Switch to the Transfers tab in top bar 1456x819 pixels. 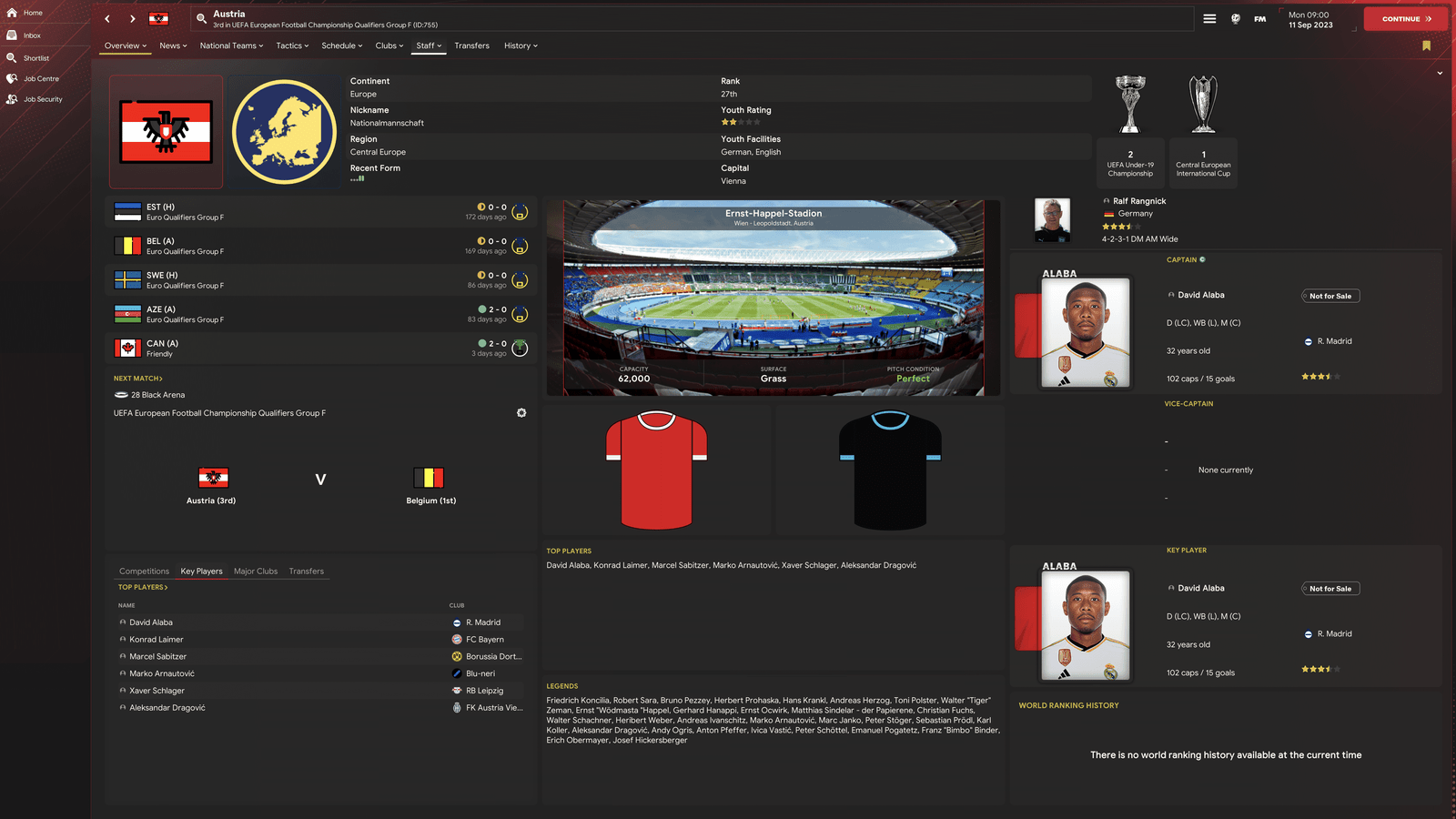[x=471, y=45]
